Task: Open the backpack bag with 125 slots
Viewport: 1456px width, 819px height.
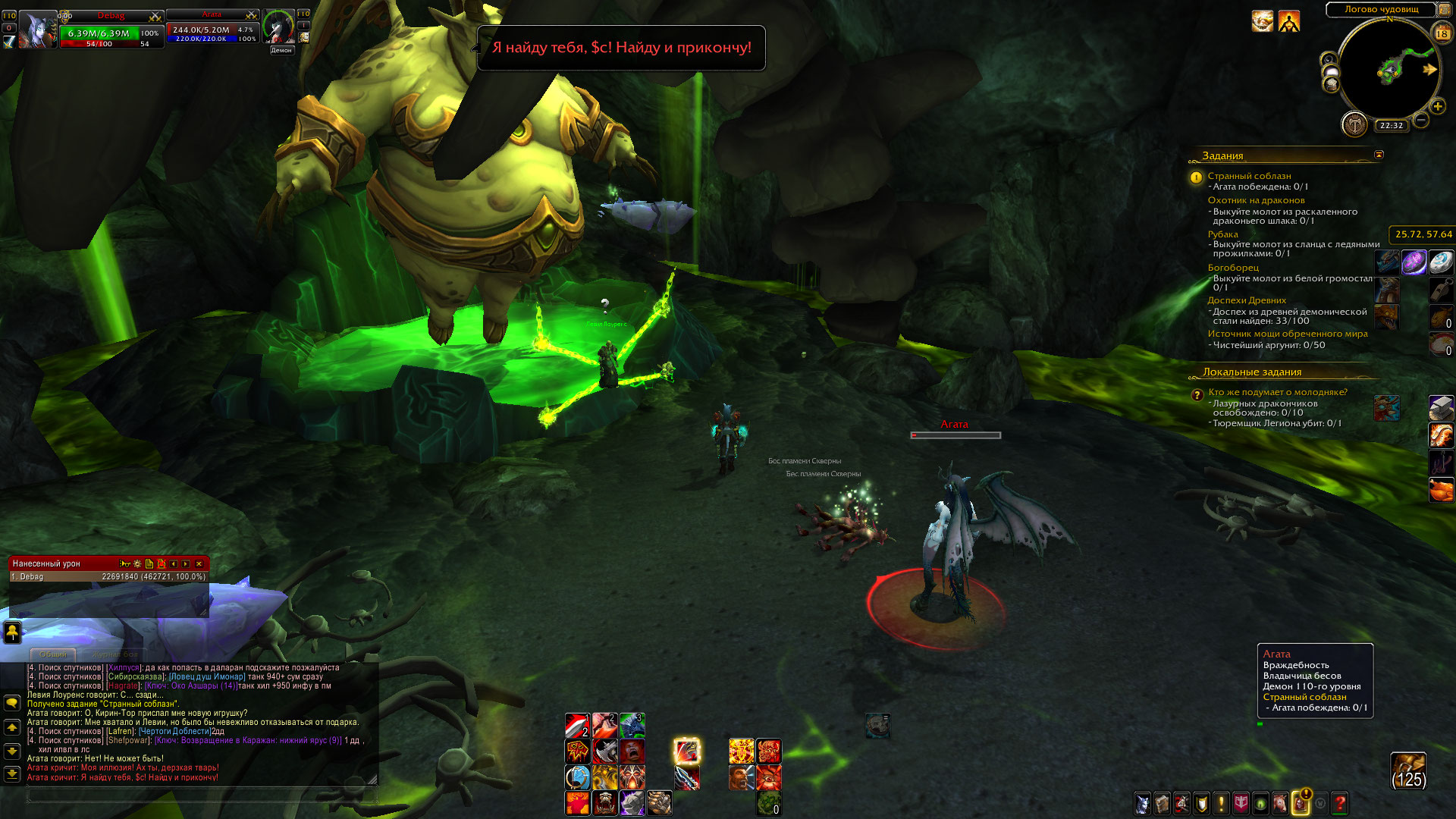Action: click(x=1408, y=770)
